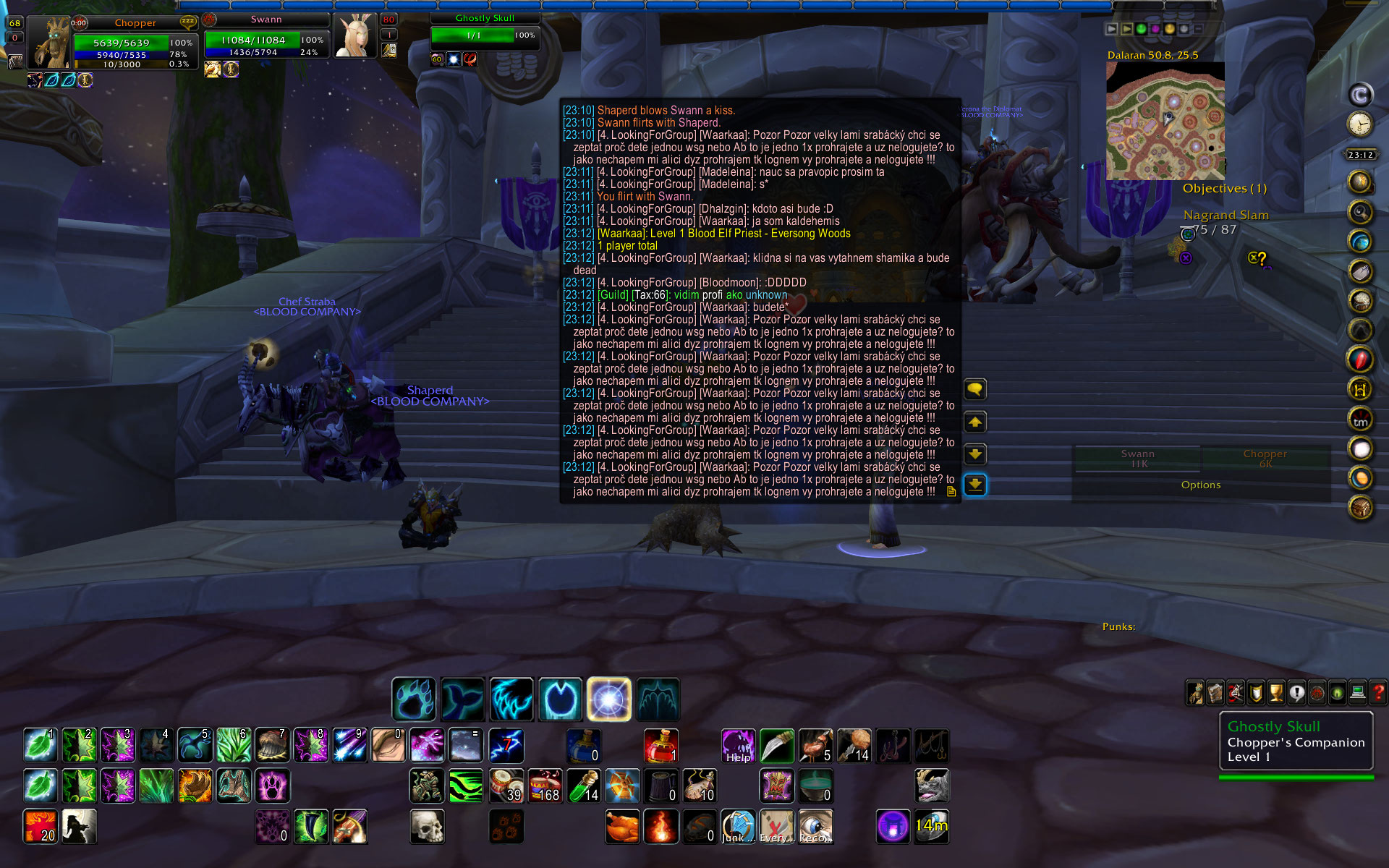
Task: Activate the glowing starburst shapeshift form
Action: [x=608, y=699]
